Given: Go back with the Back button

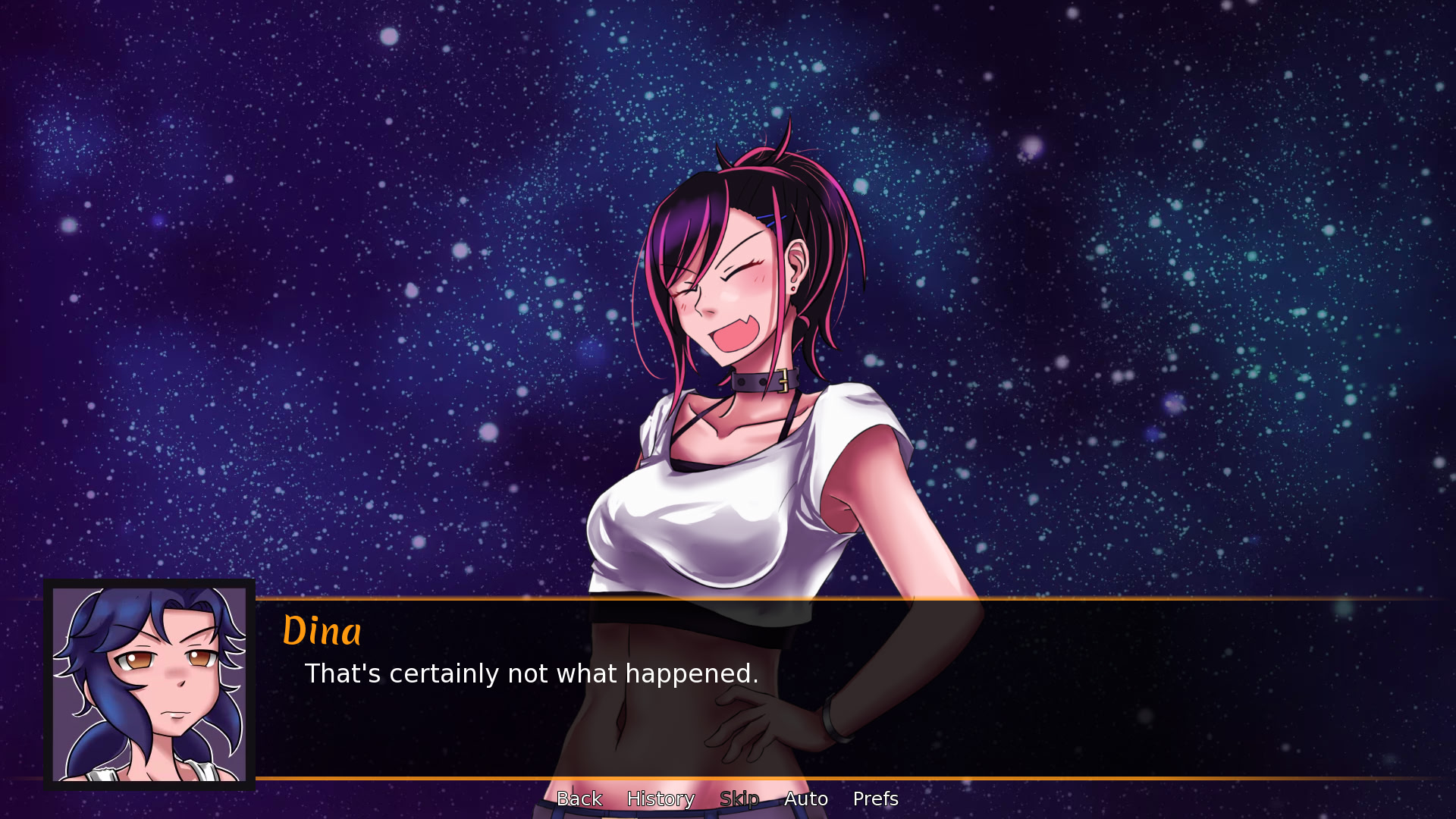Looking at the screenshot, I should (x=579, y=799).
